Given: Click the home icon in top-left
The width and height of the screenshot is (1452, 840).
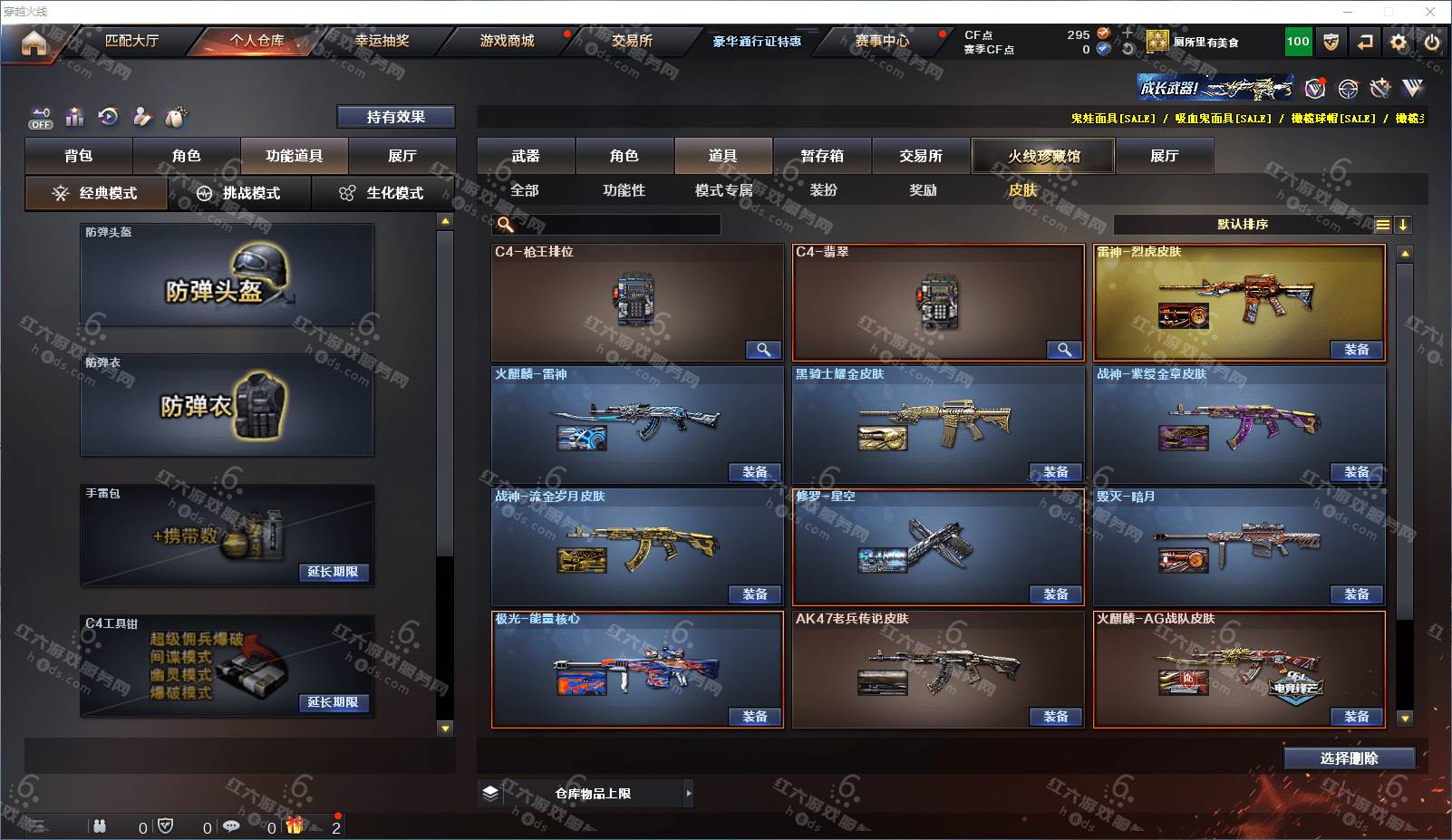Looking at the screenshot, I should tap(34, 43).
